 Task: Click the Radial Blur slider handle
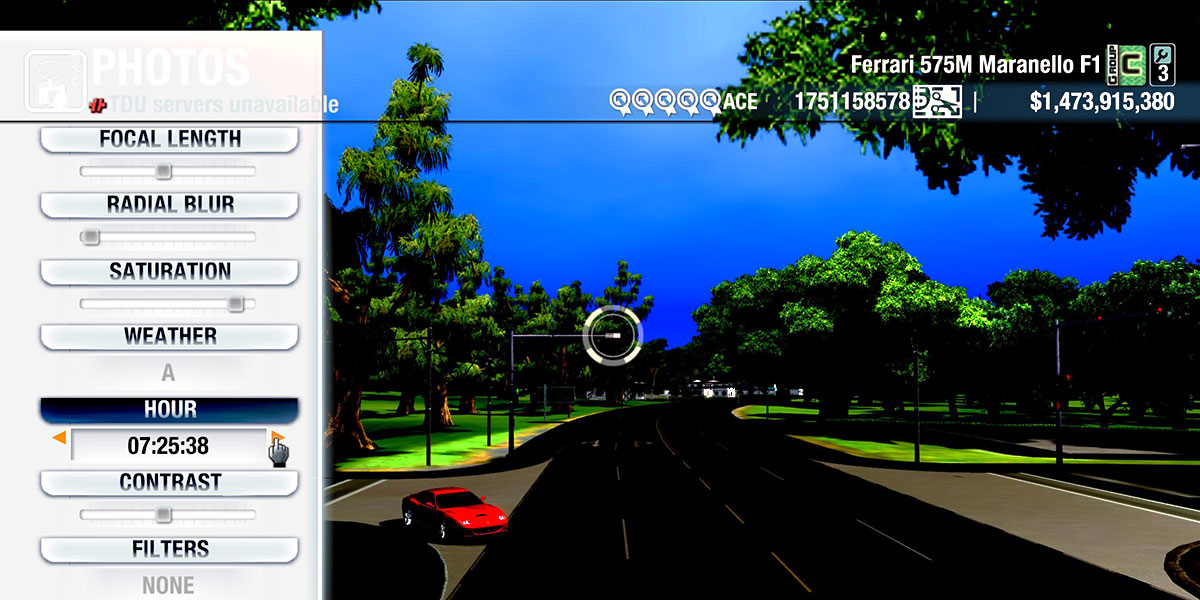(90, 238)
